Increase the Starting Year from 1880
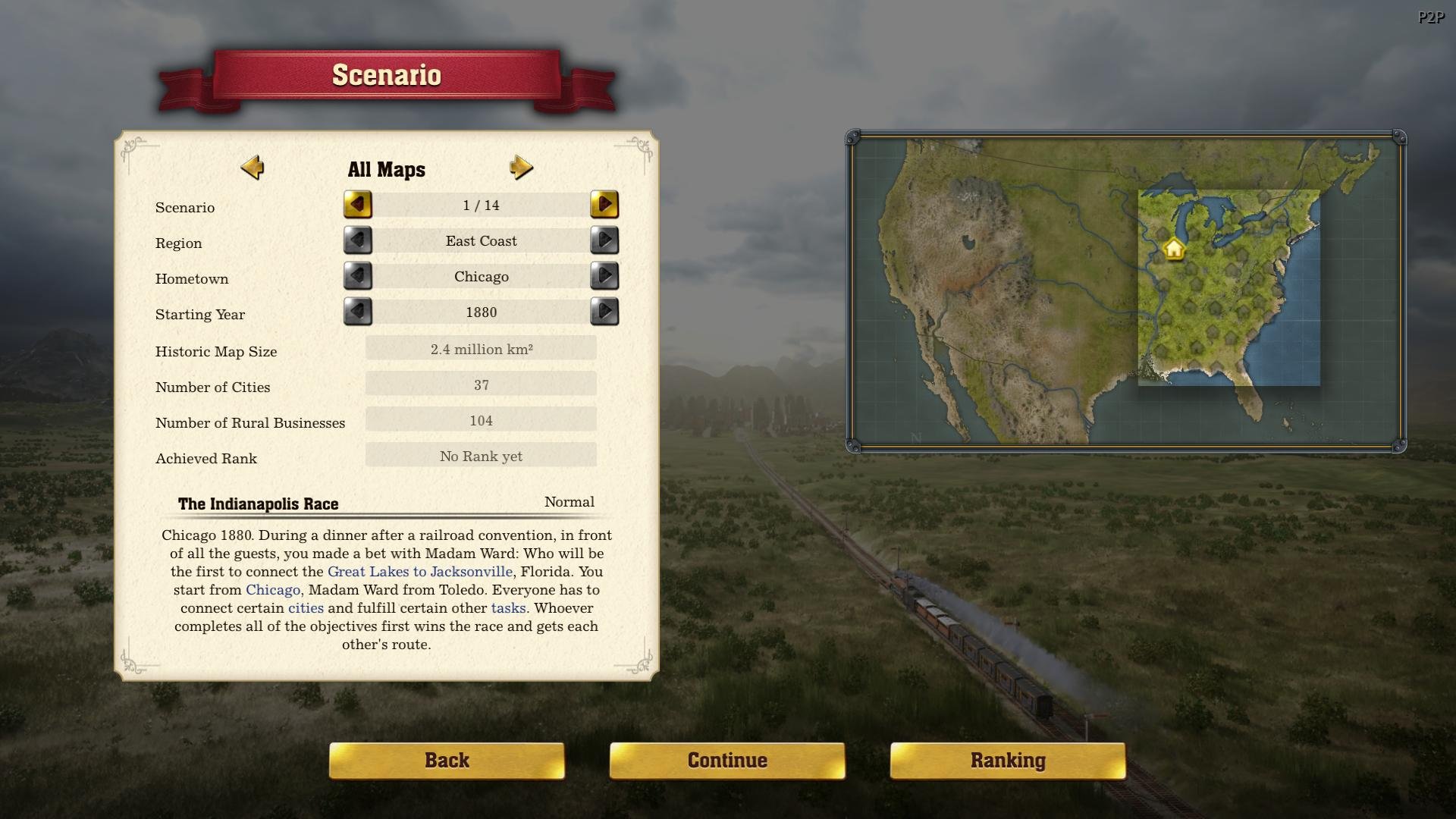 604,312
